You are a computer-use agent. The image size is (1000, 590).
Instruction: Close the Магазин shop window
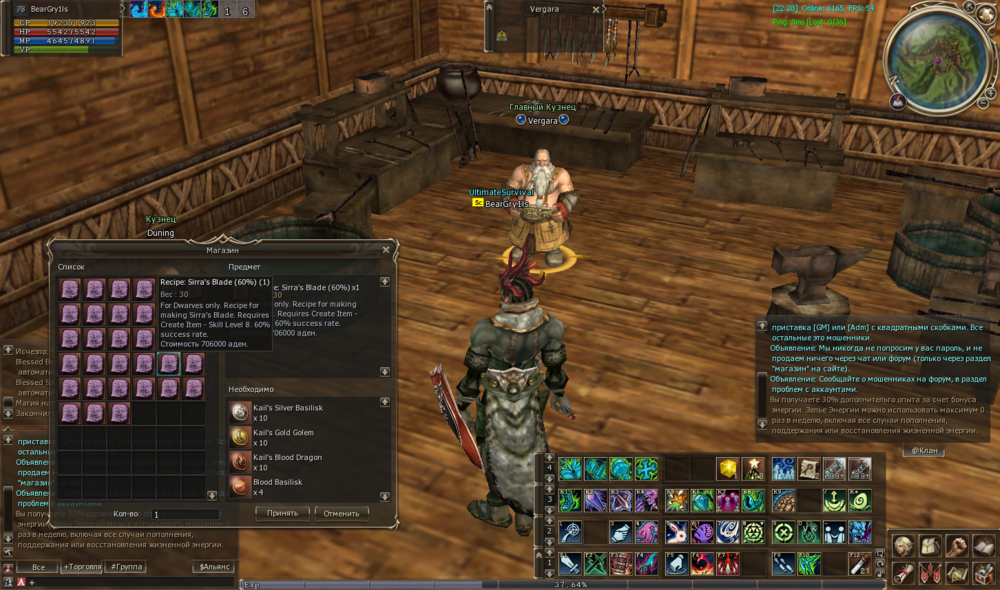tap(386, 250)
